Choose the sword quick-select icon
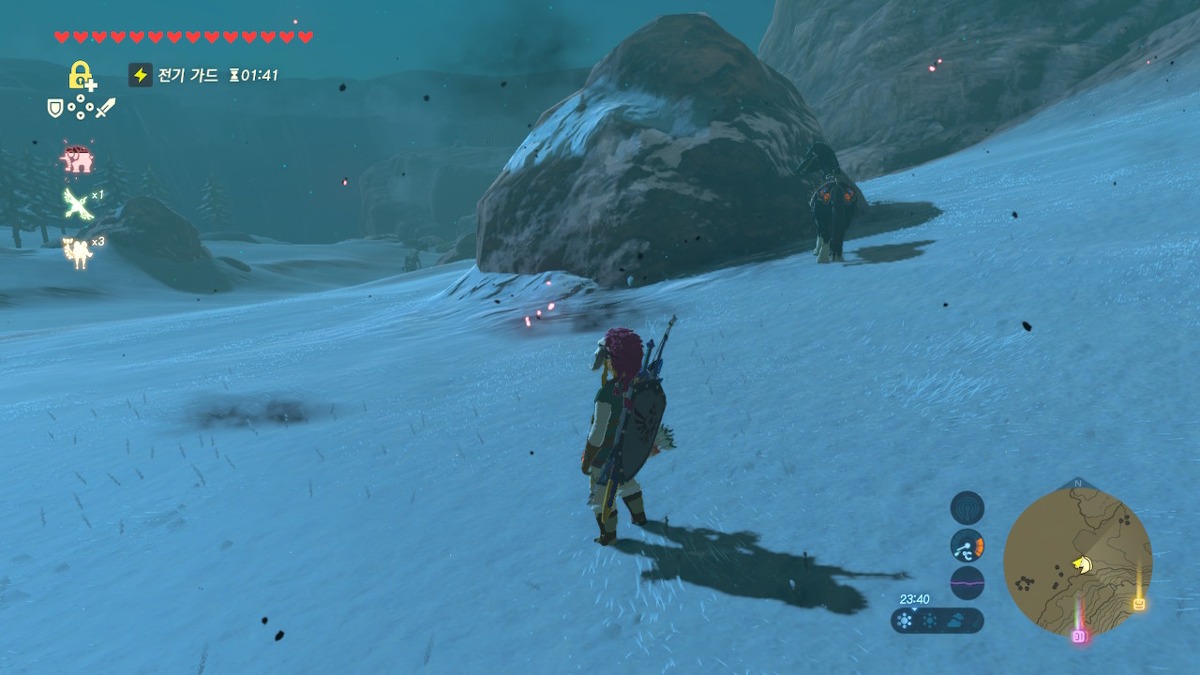Image resolution: width=1200 pixels, height=675 pixels. point(105,106)
